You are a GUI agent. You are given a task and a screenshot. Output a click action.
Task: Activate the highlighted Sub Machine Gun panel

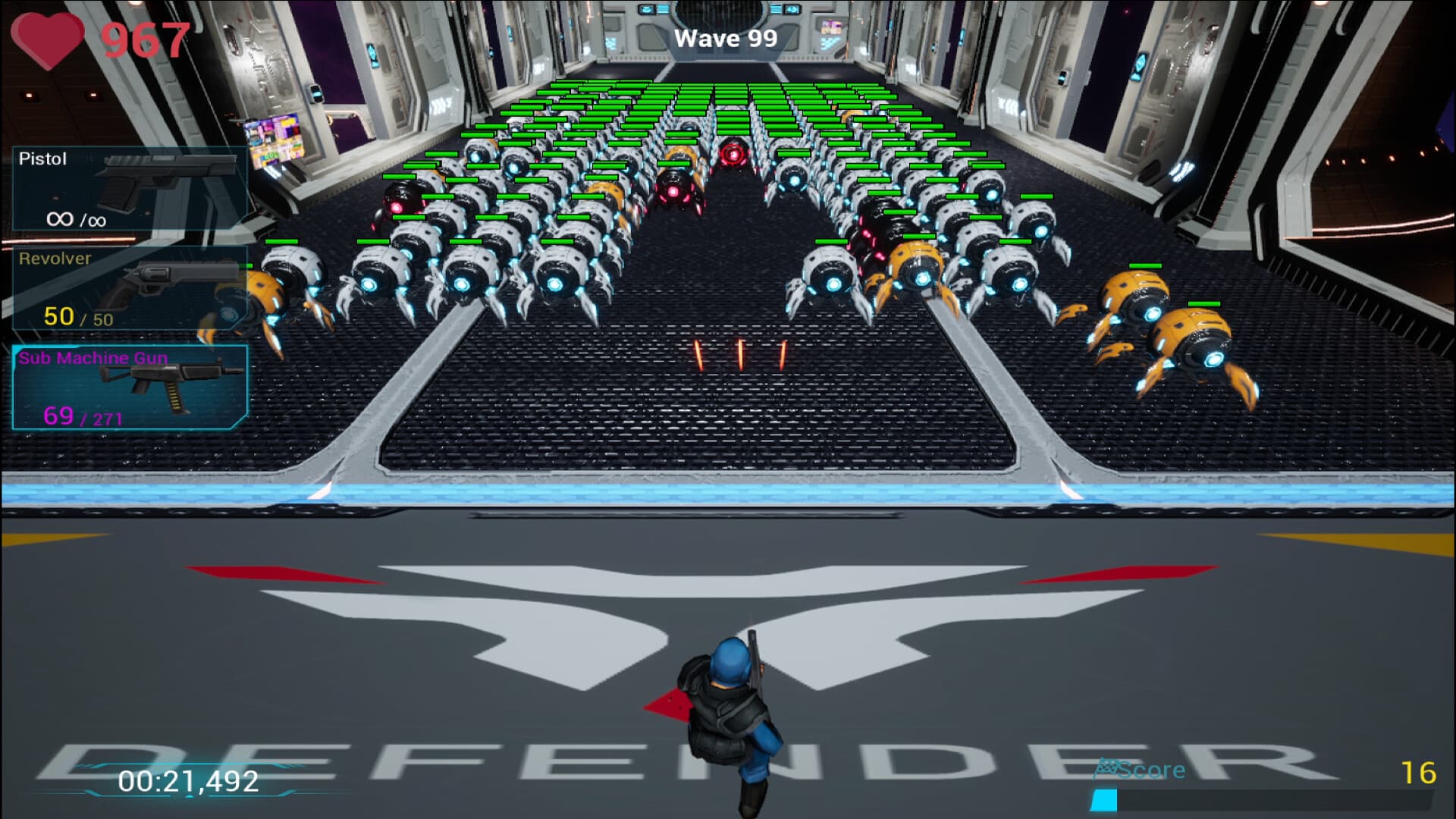129,387
